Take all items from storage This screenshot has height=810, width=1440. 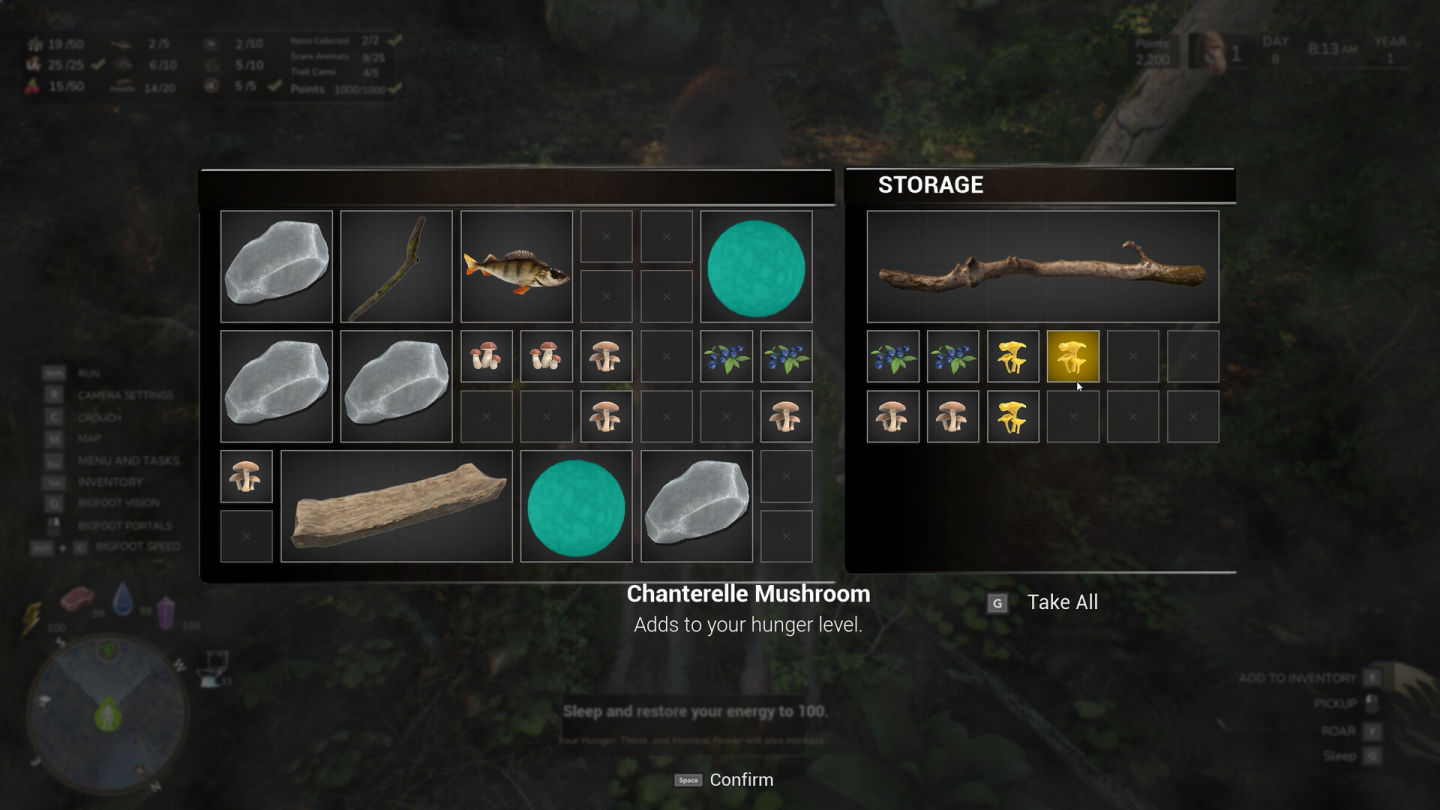click(1061, 602)
